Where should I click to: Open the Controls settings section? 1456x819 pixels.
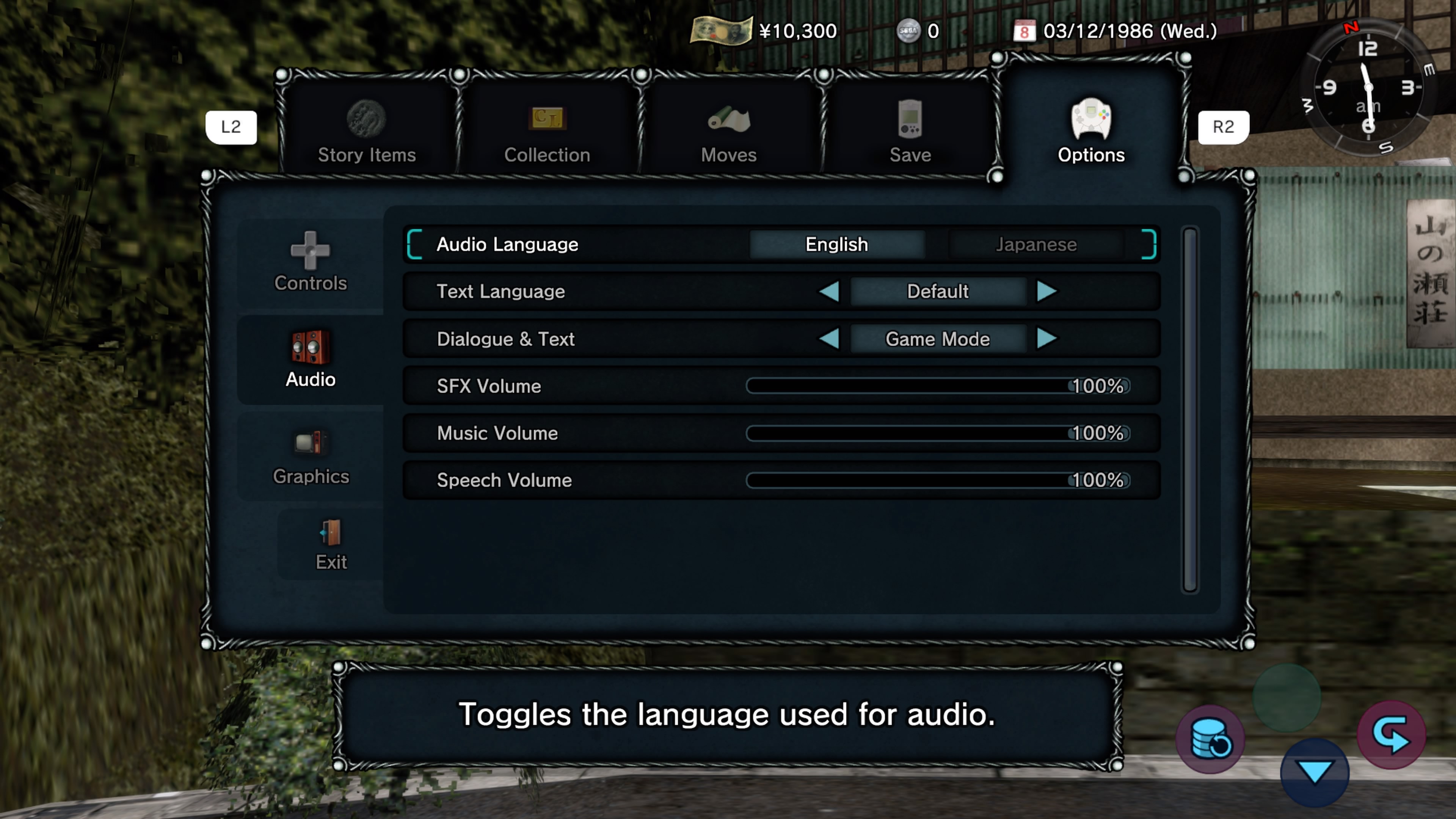[x=310, y=263]
